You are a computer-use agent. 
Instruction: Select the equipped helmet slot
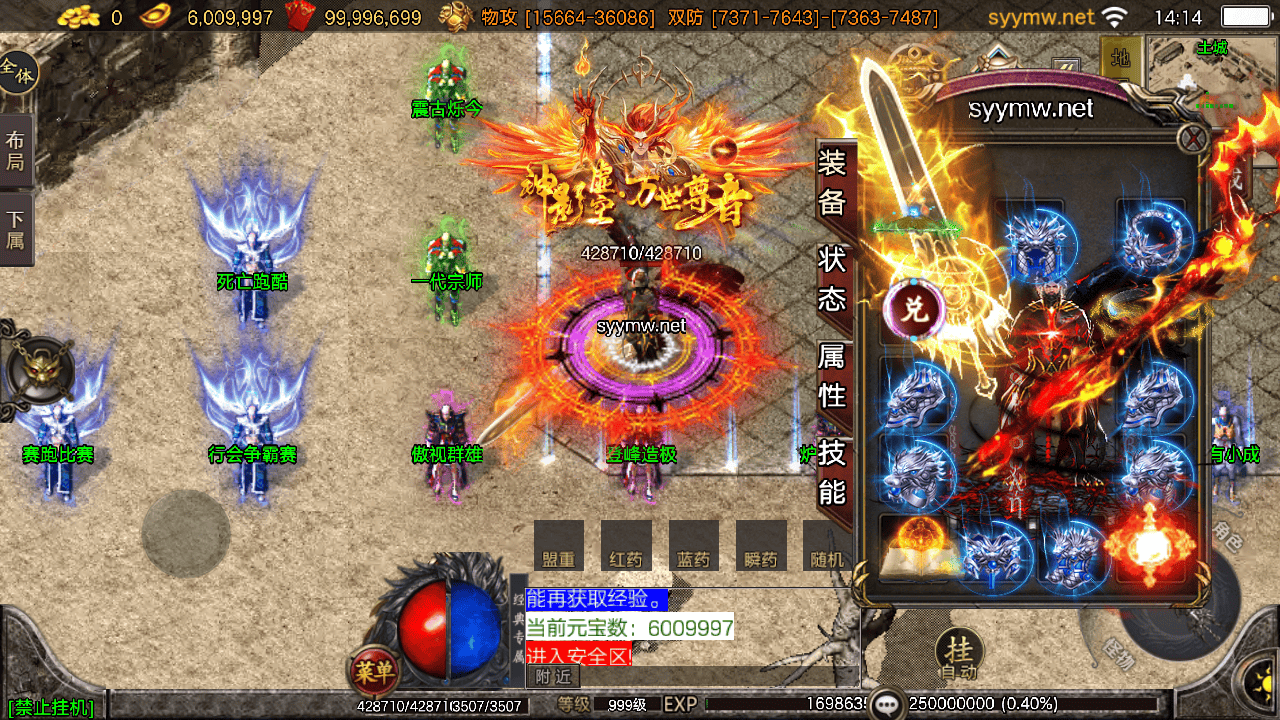point(1029,240)
